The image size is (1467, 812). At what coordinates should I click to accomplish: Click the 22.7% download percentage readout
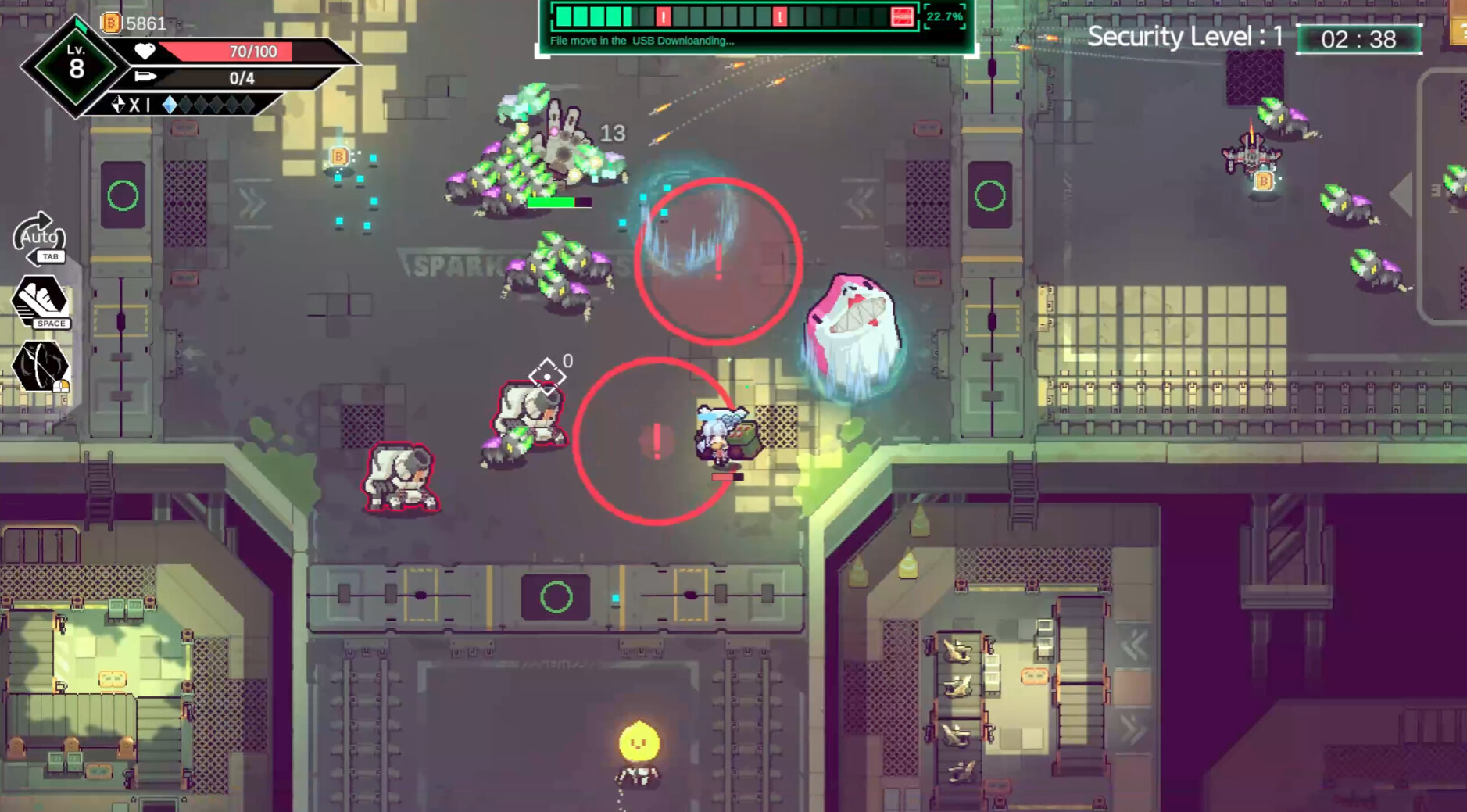point(944,16)
